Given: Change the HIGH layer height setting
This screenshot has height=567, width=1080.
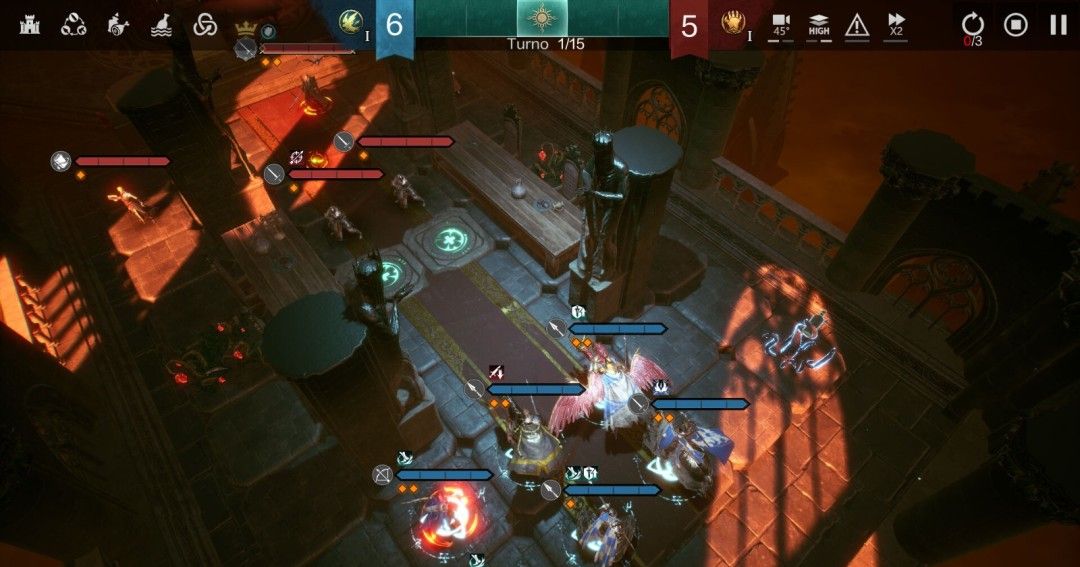Looking at the screenshot, I should (x=819, y=24).
